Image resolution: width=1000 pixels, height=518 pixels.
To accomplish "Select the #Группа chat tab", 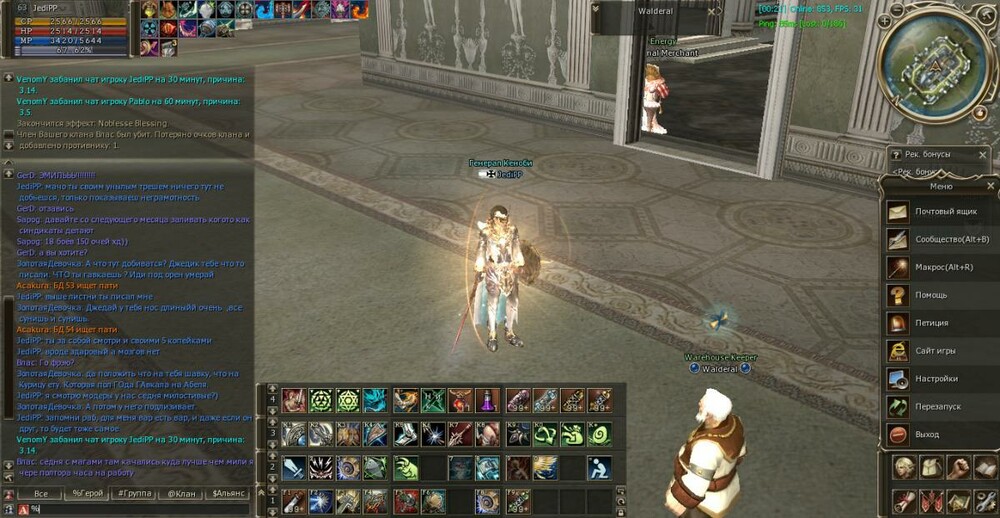I will pos(135,494).
